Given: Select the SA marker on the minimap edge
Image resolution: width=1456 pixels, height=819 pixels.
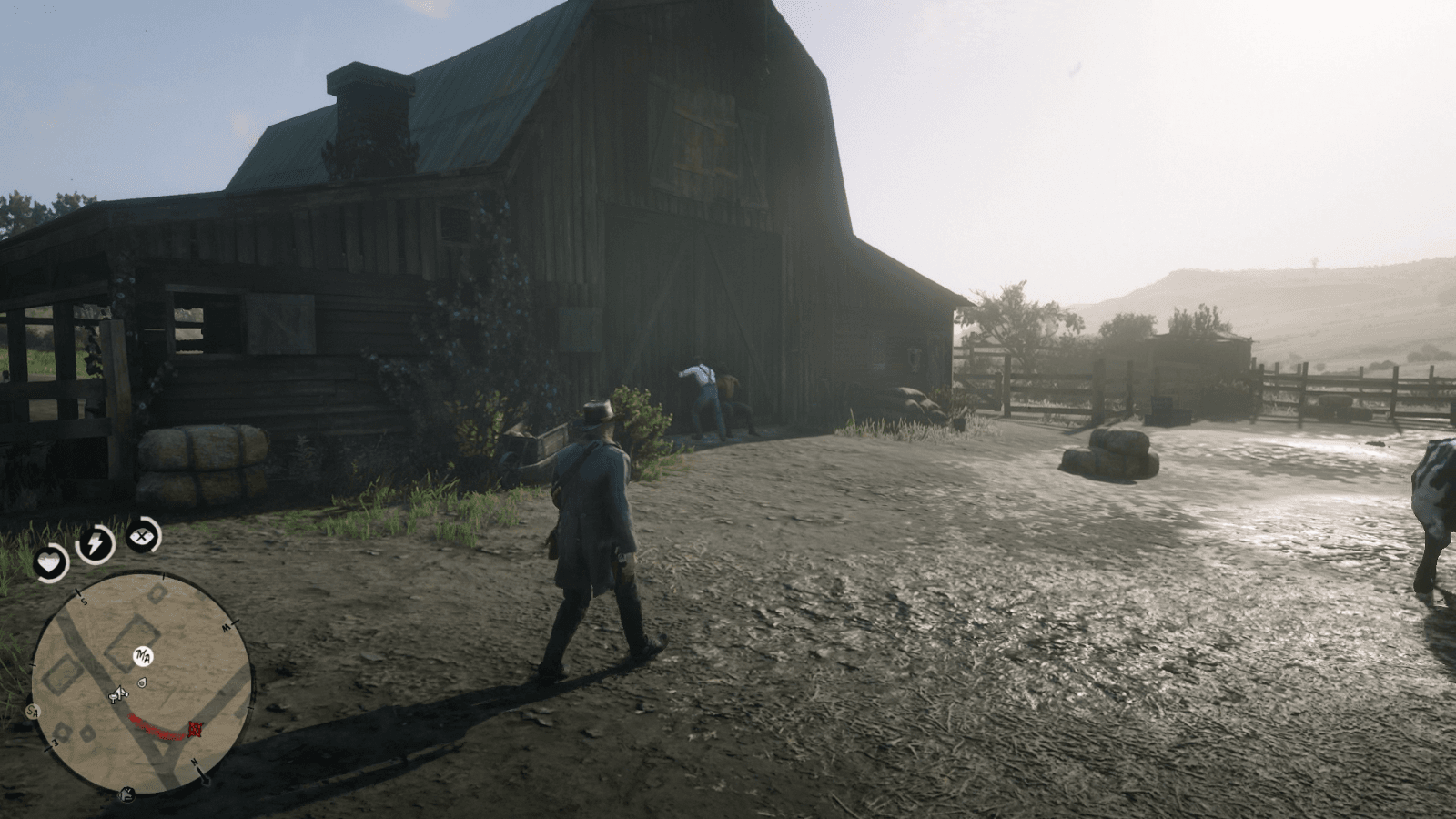Looking at the screenshot, I should pos(33,712).
